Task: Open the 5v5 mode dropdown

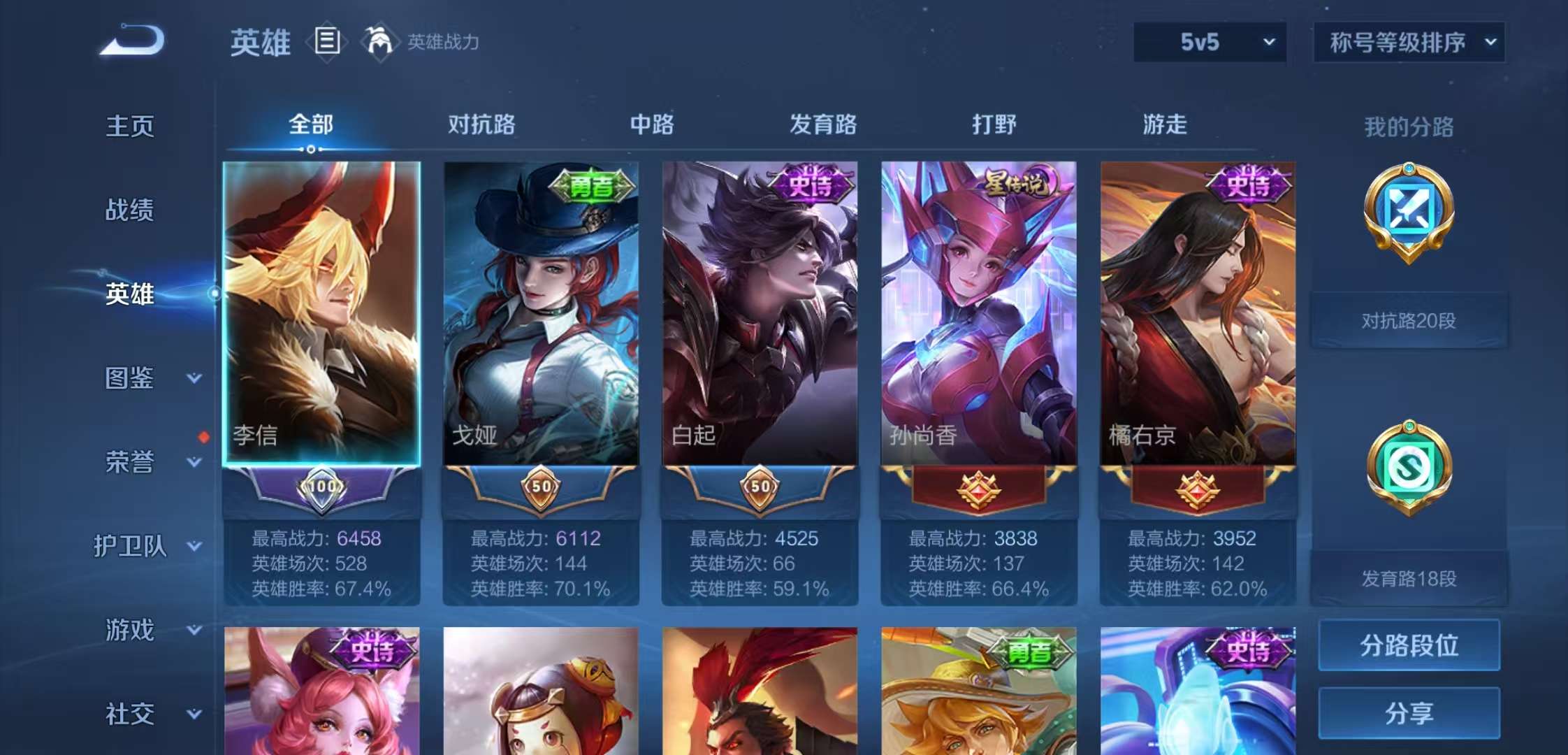Action: point(1209,42)
